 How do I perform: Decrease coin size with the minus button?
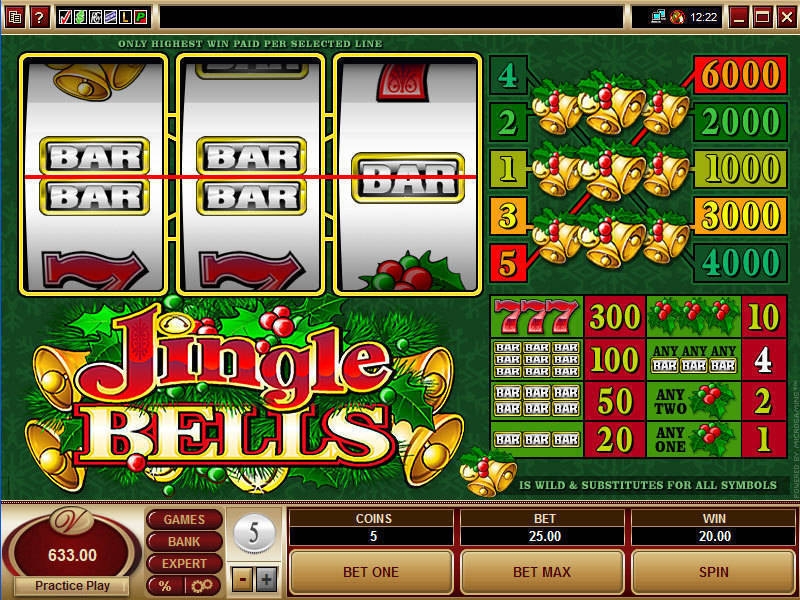coord(244,579)
